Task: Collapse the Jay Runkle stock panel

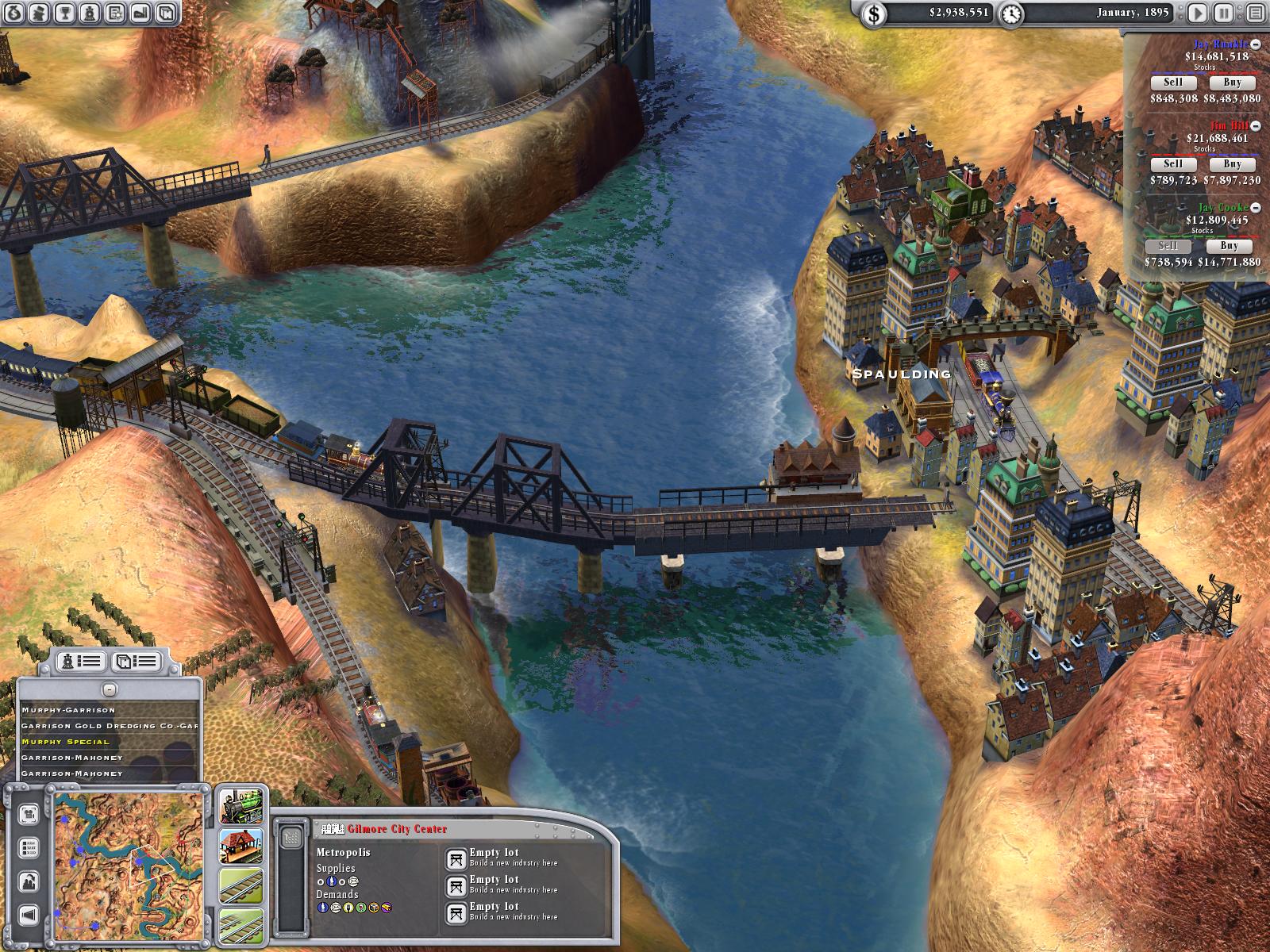Action: [1256, 44]
